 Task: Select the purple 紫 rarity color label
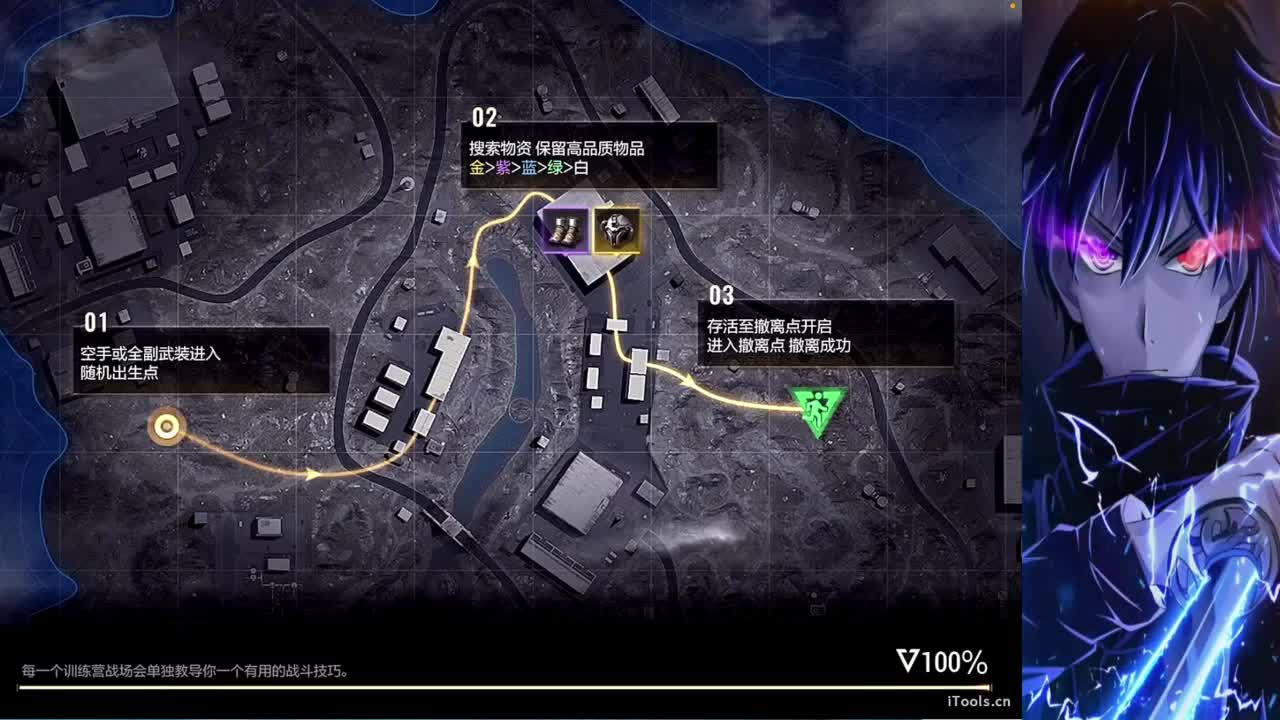503,167
